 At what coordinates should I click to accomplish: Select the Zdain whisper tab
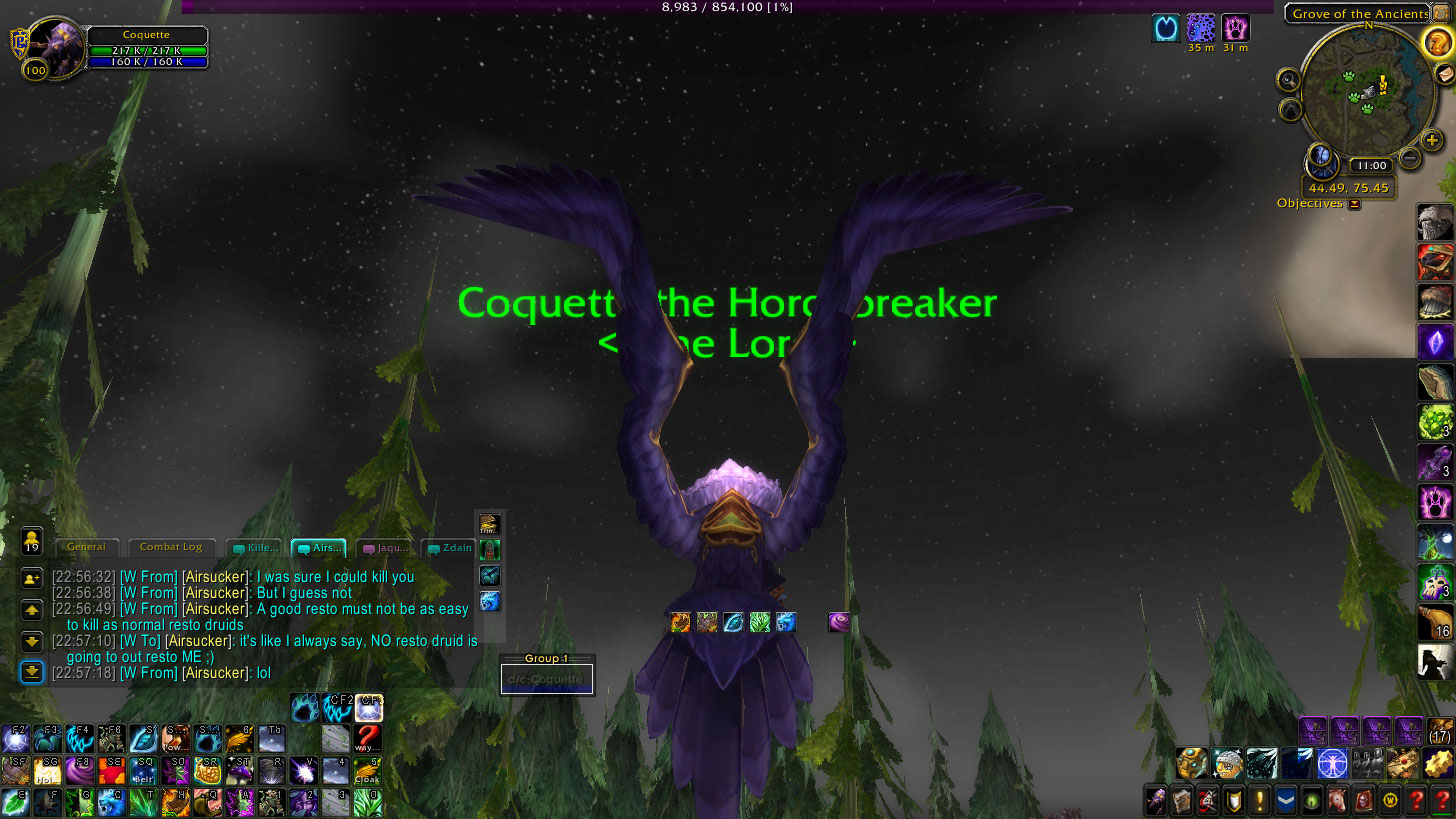point(447,548)
